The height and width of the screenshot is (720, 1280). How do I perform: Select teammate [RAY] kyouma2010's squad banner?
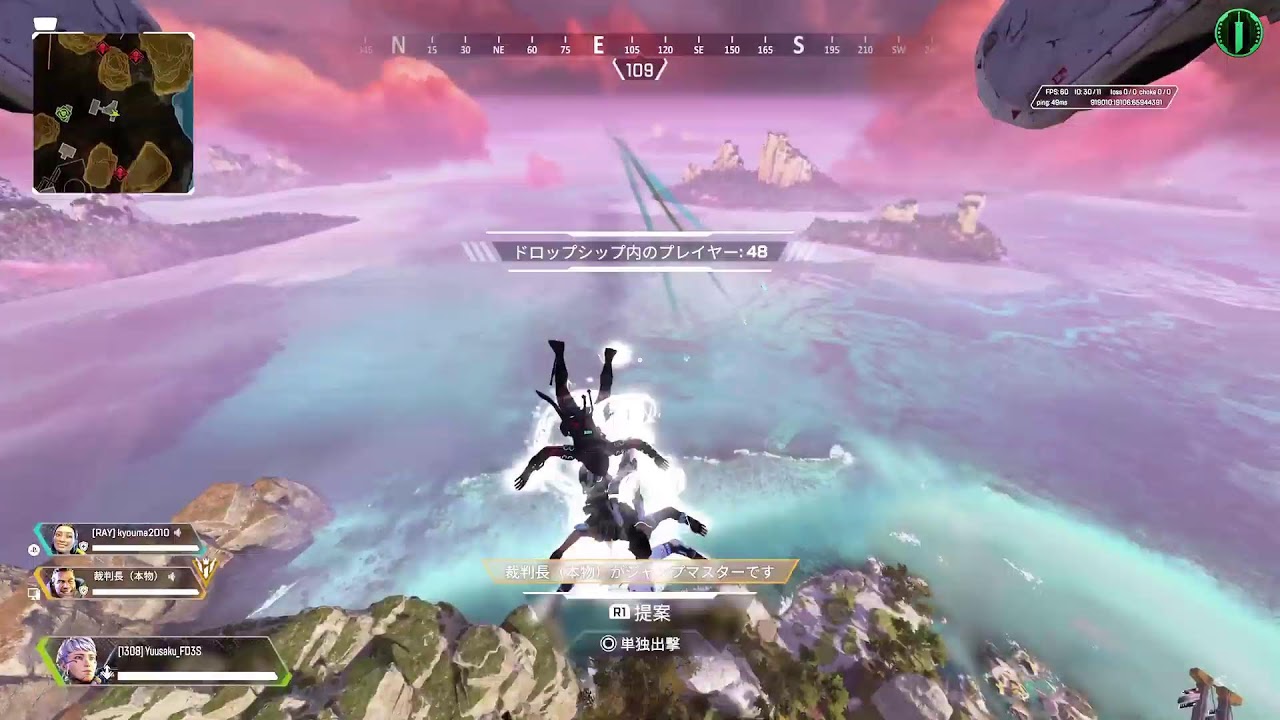(121, 540)
